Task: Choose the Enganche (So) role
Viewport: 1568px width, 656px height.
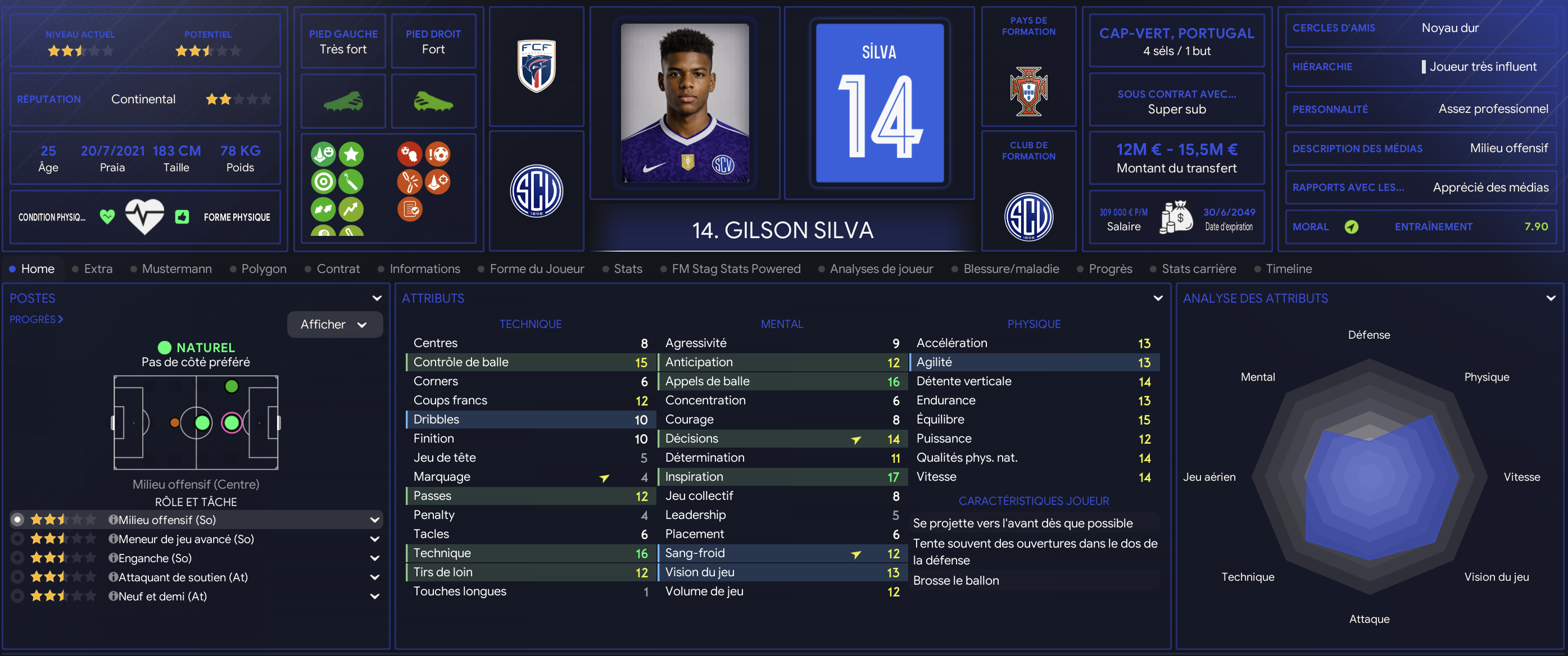Action: 155,558
